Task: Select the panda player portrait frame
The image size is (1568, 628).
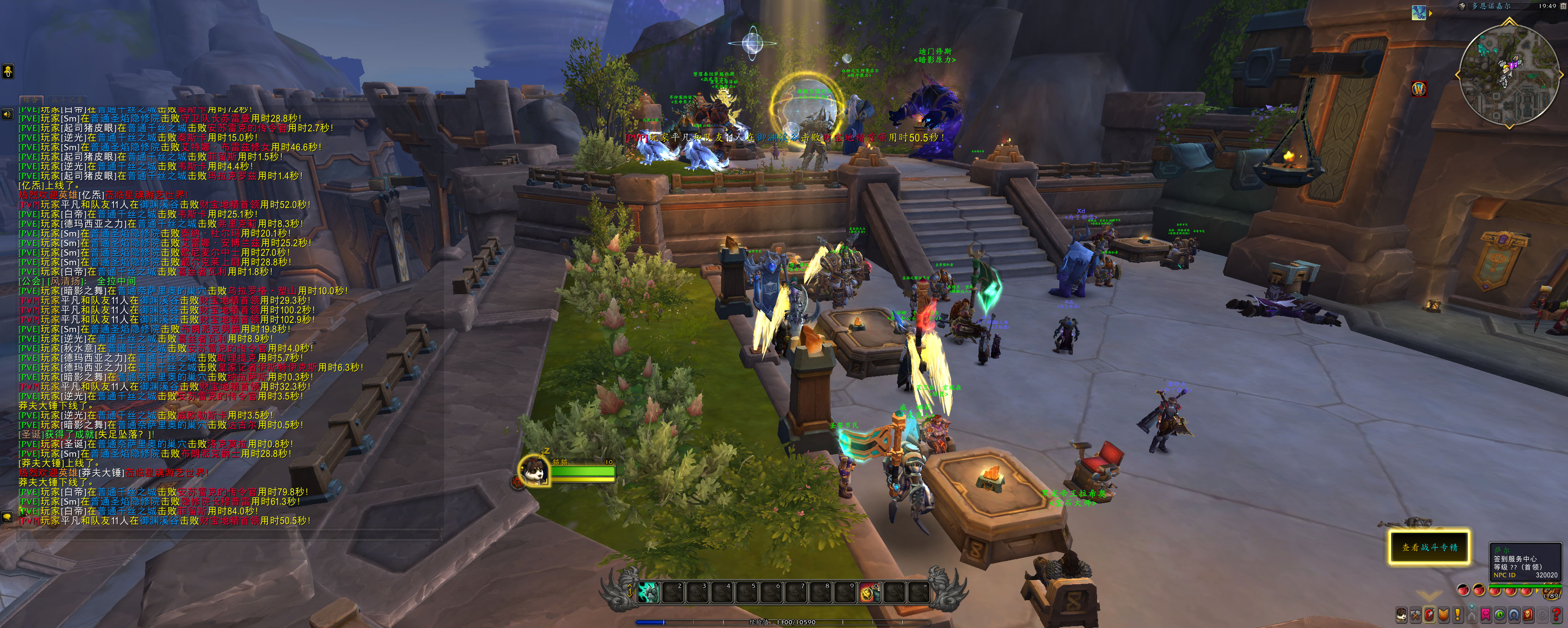Action: pos(534,470)
